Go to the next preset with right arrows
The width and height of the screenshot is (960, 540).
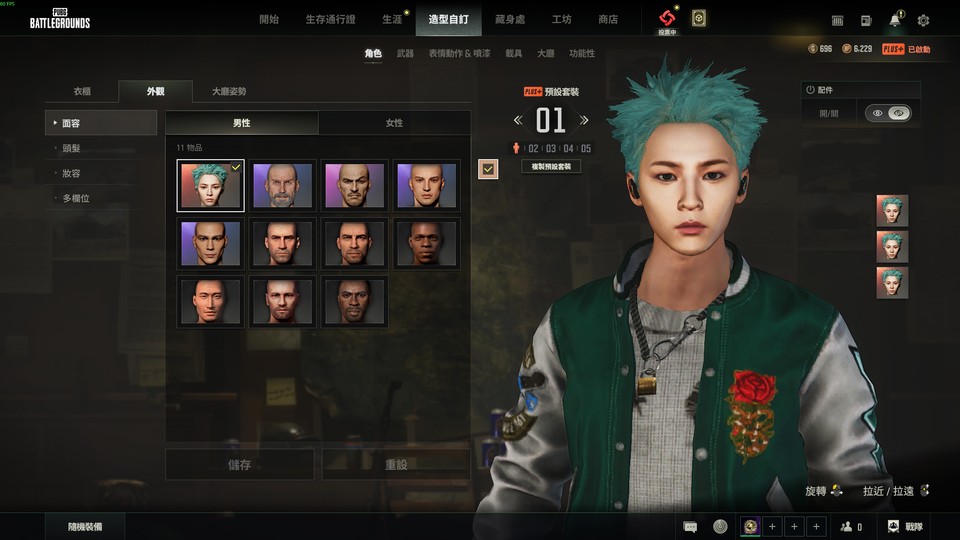point(583,121)
